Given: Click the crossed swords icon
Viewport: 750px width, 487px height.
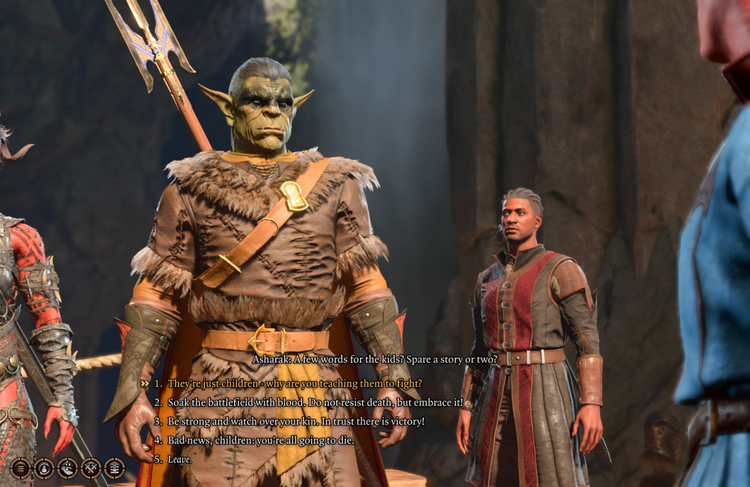Looking at the screenshot, I should [91, 467].
